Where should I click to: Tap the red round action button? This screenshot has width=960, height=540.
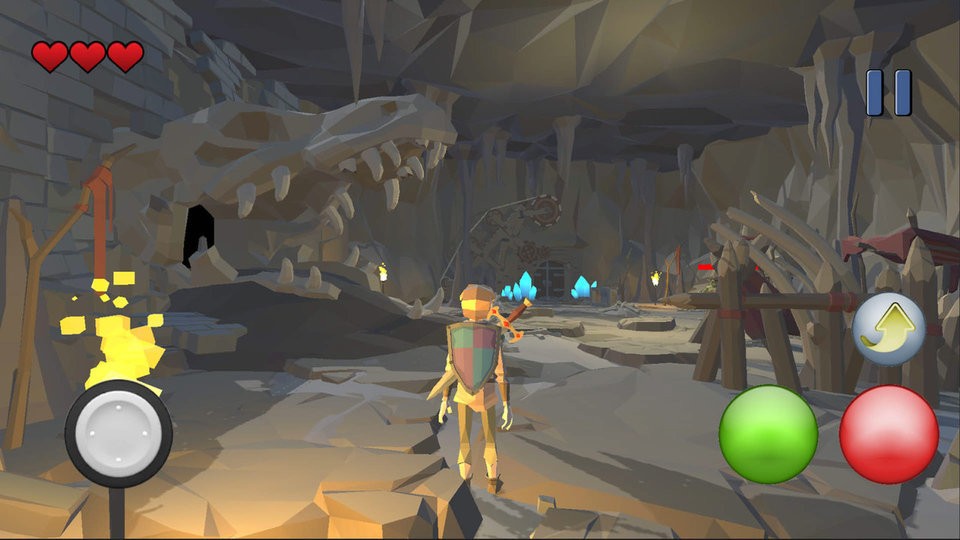tap(888, 434)
